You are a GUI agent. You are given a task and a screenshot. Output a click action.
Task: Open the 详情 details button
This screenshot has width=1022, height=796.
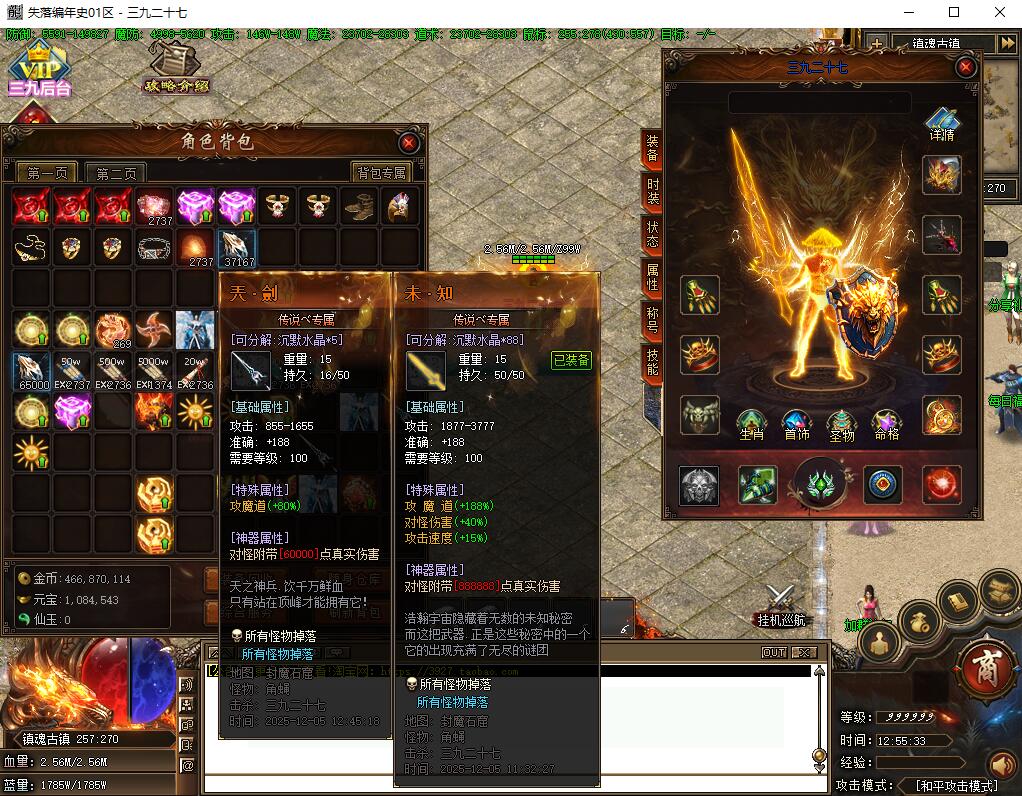click(x=941, y=125)
